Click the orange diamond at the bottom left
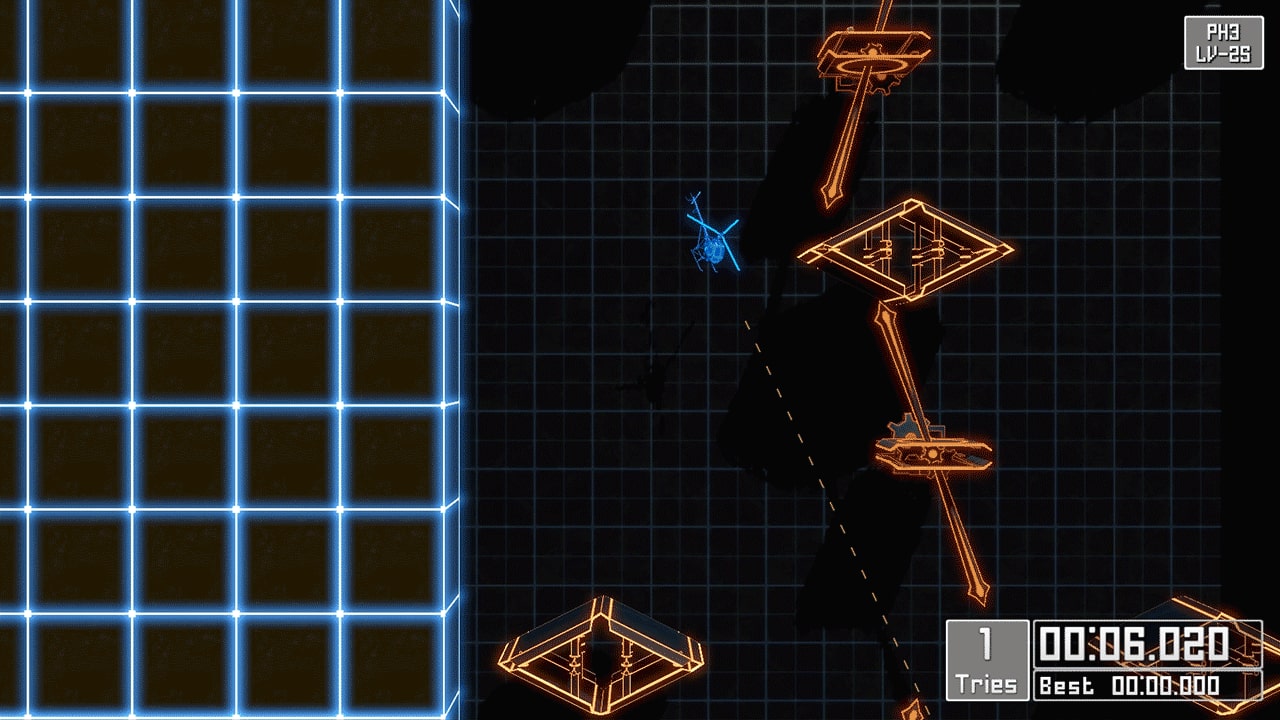 coord(600,660)
